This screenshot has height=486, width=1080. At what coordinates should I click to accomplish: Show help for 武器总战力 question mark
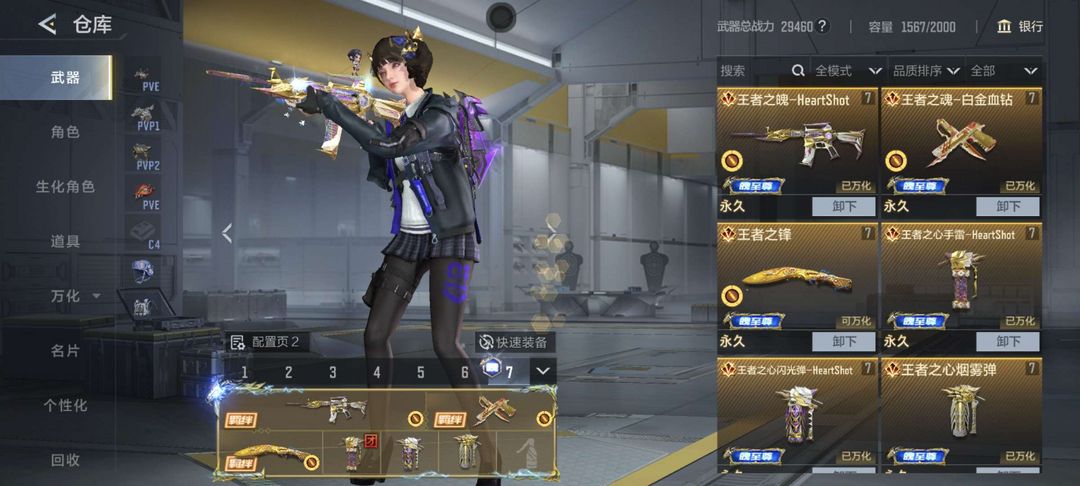coord(822,27)
